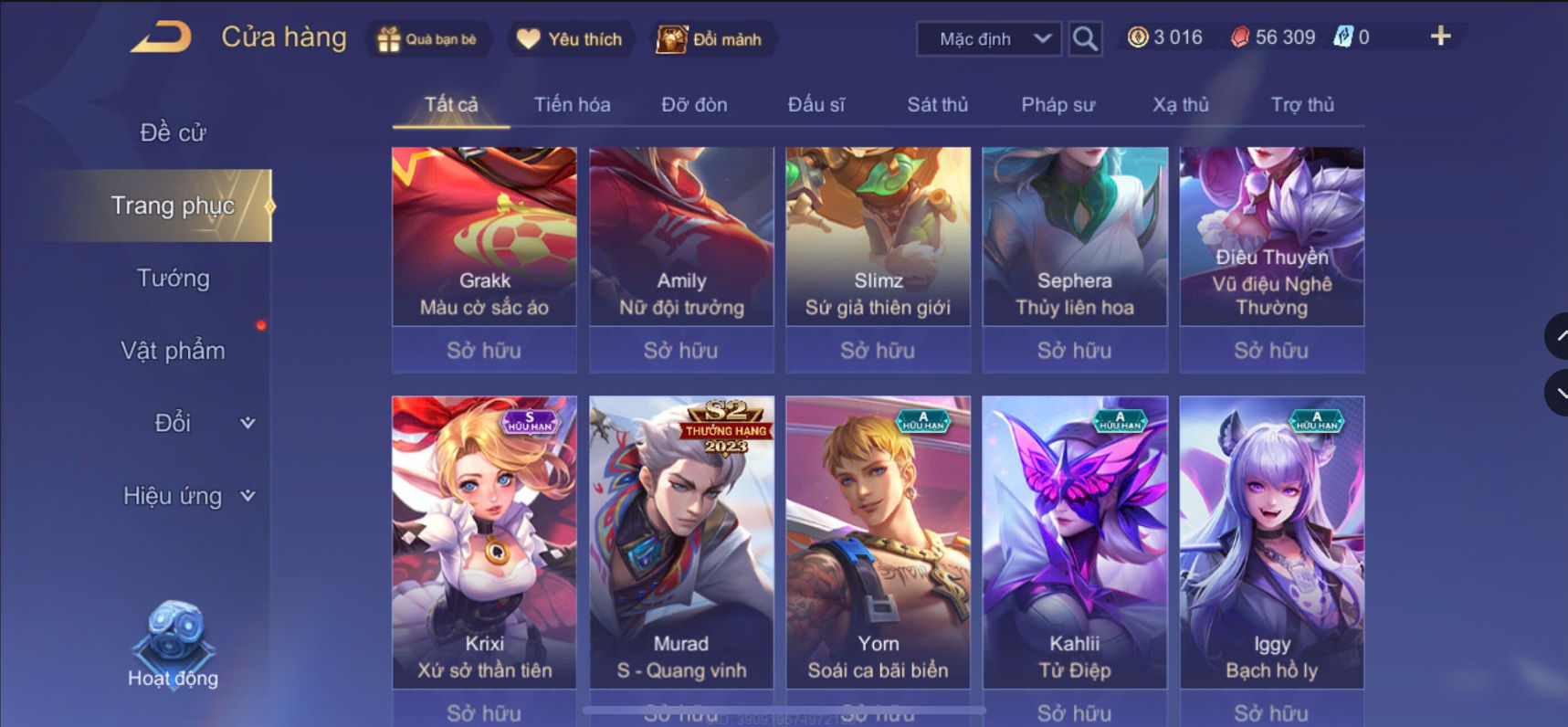Expand the Hiệu ứng sidebar chevron
The width and height of the screenshot is (1568, 727).
246,496
